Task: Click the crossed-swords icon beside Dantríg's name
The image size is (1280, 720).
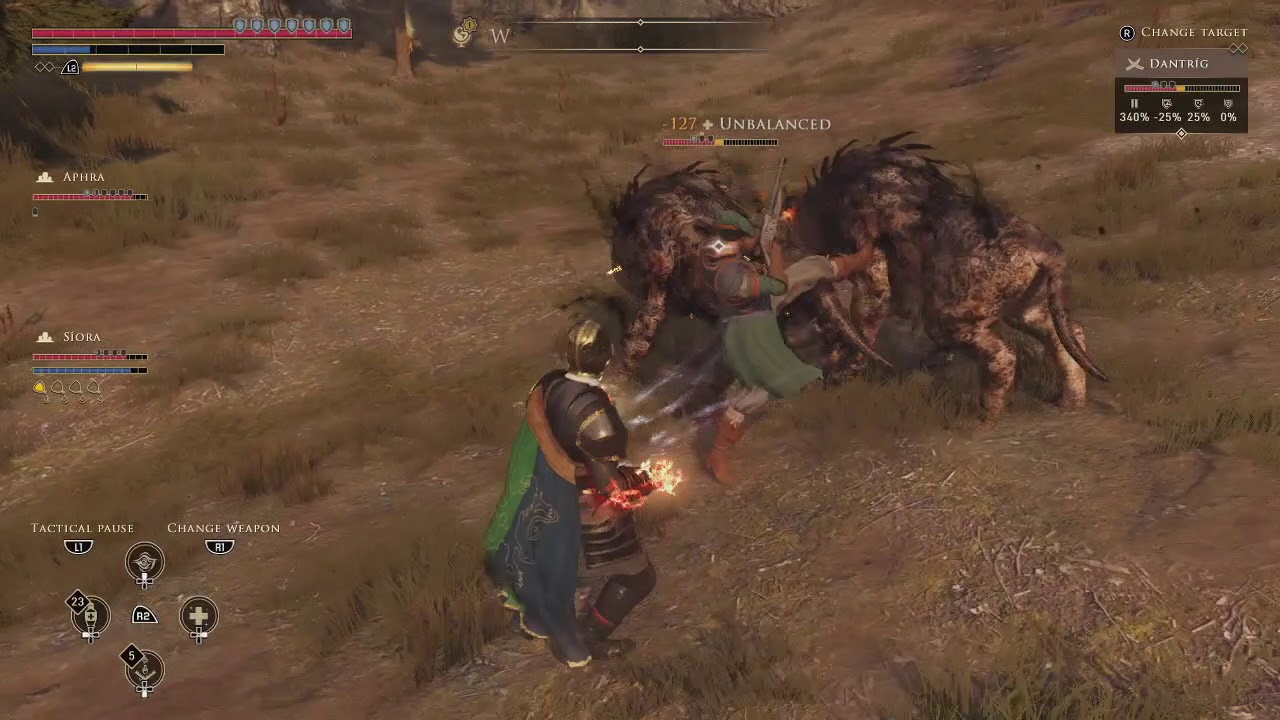Action: coord(1134,63)
